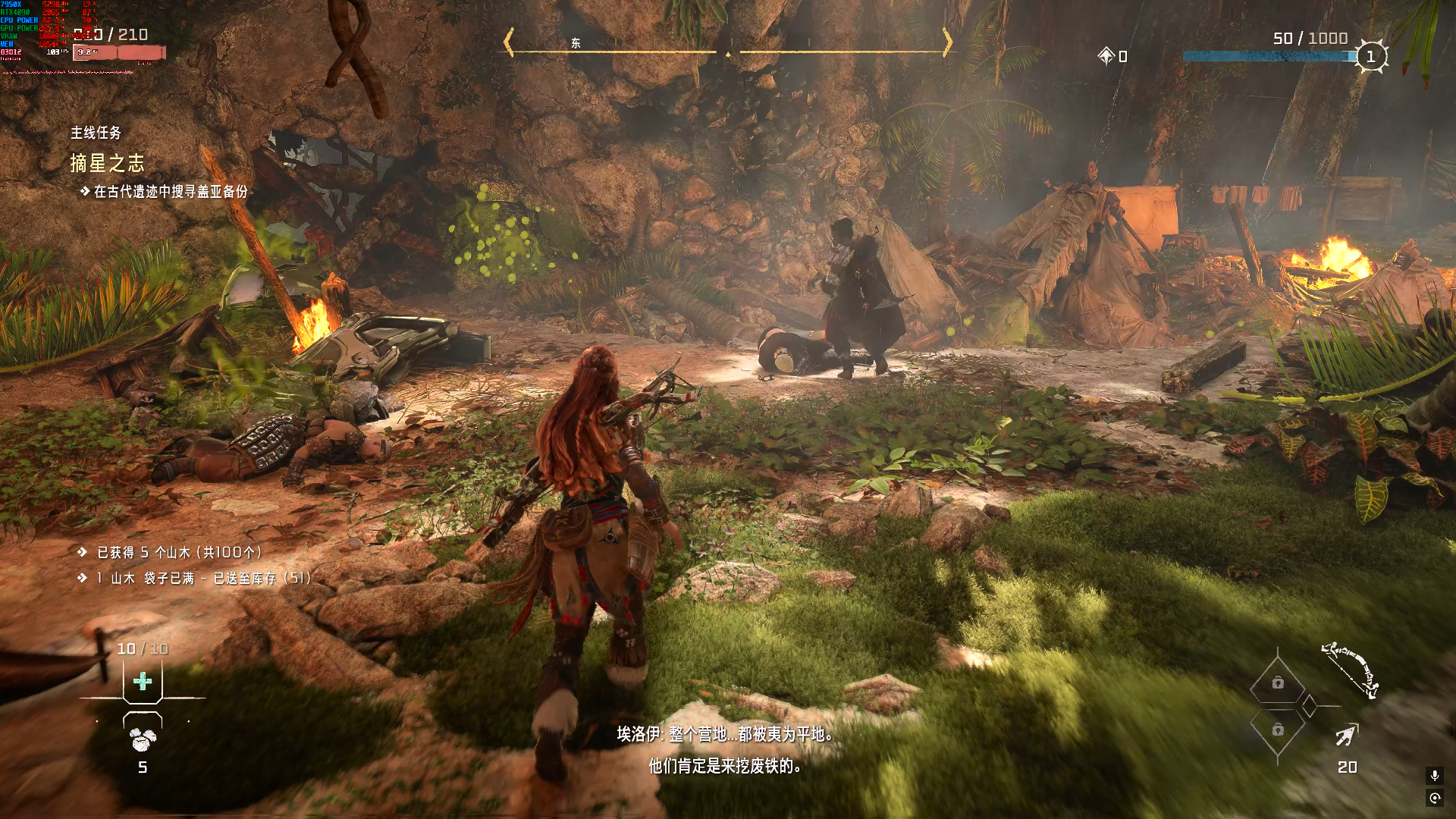Select the 在古代遗迹中搜寻盖亚备份 objective
The width and height of the screenshot is (1456, 819).
pos(170,192)
